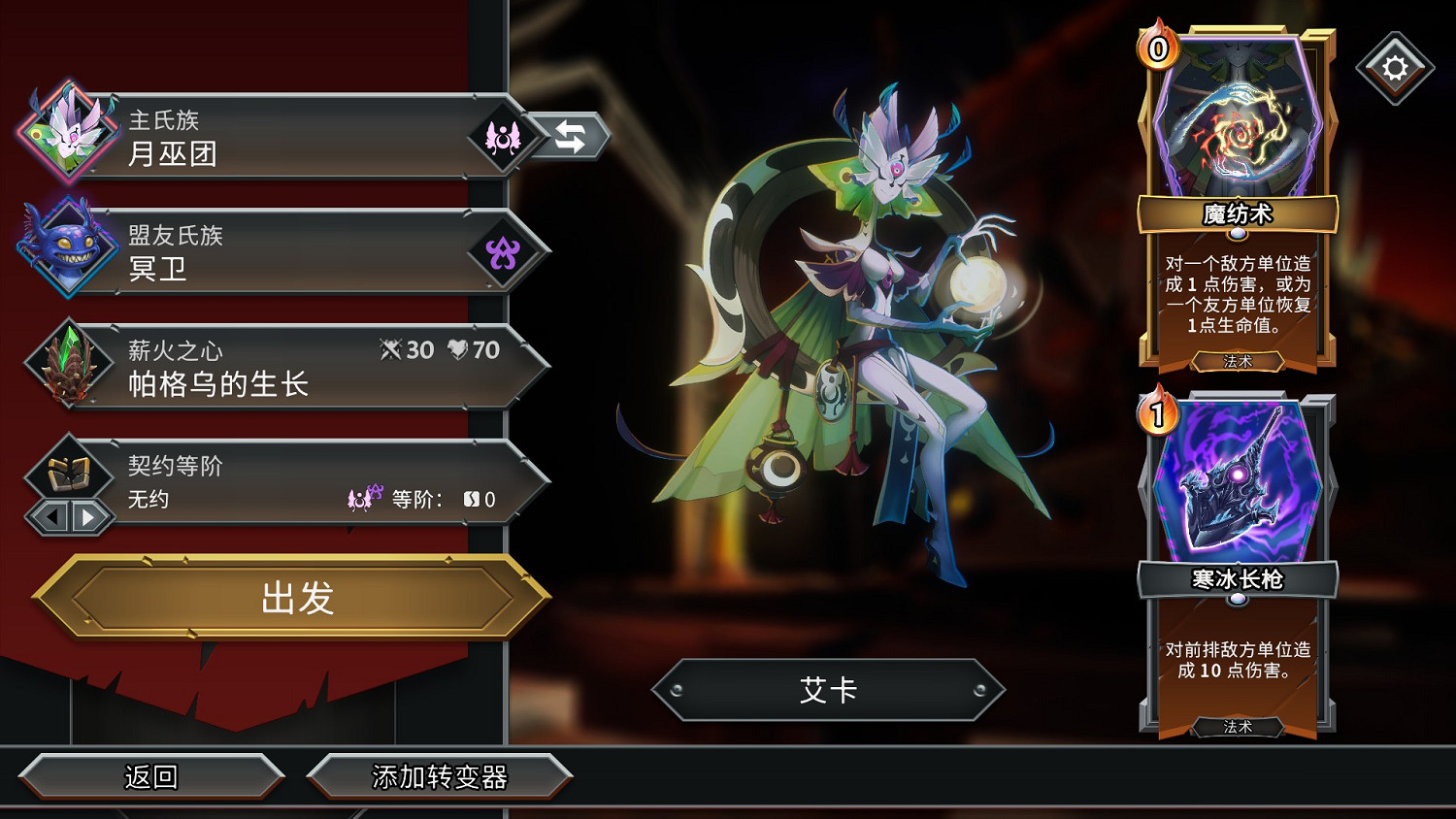Open the contract book icon beside 契约等阶

[66, 475]
